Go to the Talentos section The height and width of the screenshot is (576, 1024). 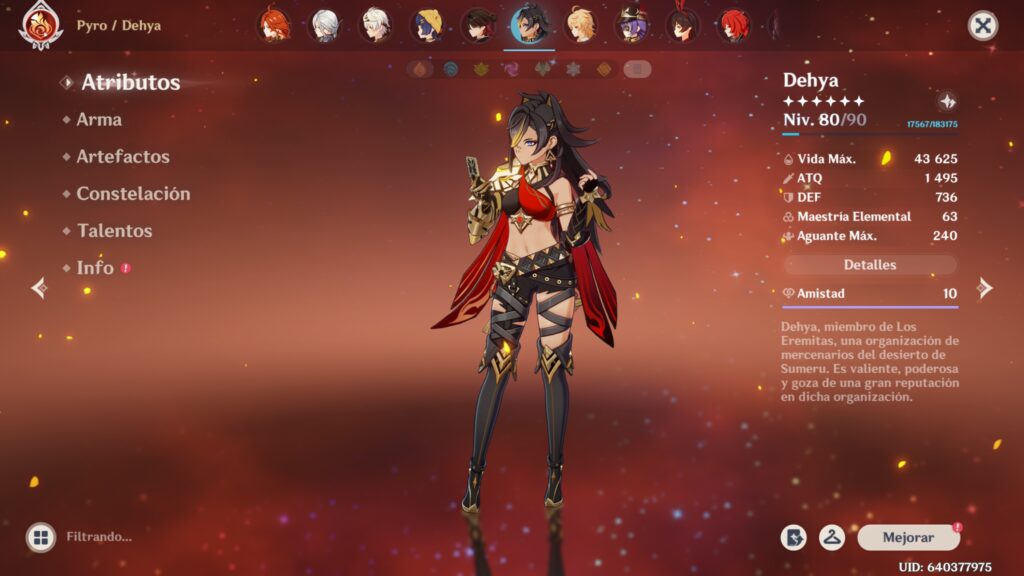pyautogui.click(x=114, y=231)
